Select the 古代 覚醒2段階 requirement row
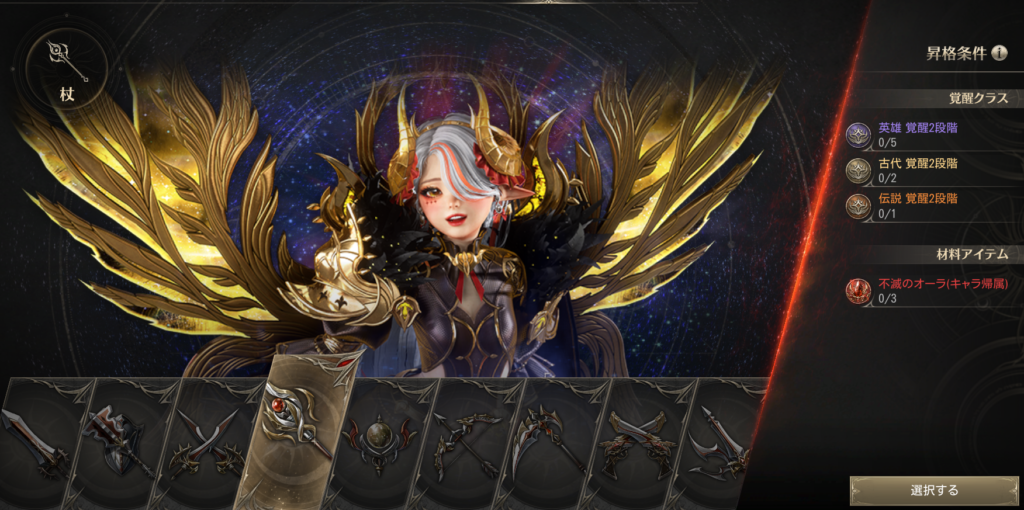The height and width of the screenshot is (510, 1024). [x=930, y=169]
